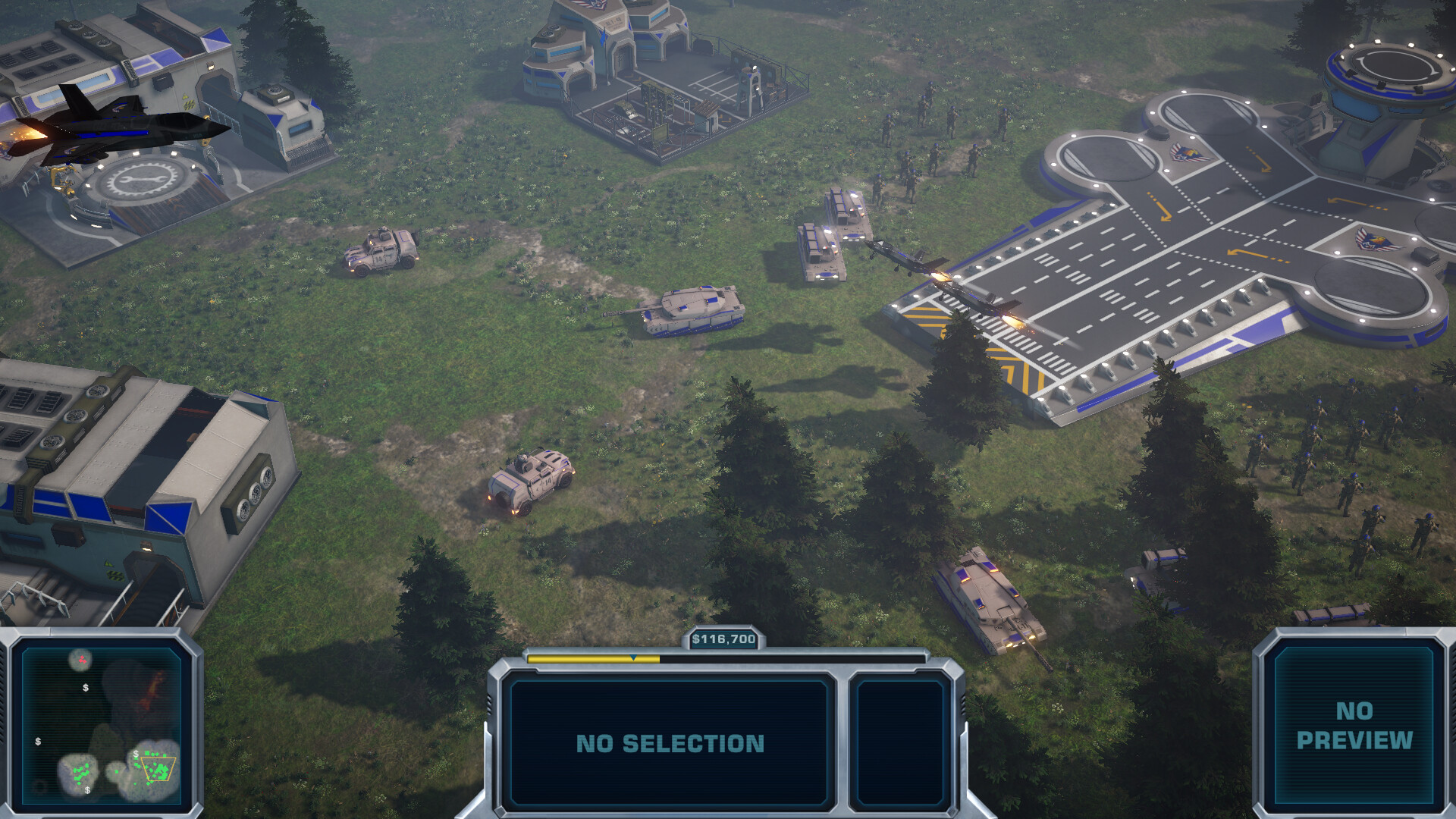Click a dollar sign supply icon on the minimap
1456x819 pixels.
coord(86,688)
